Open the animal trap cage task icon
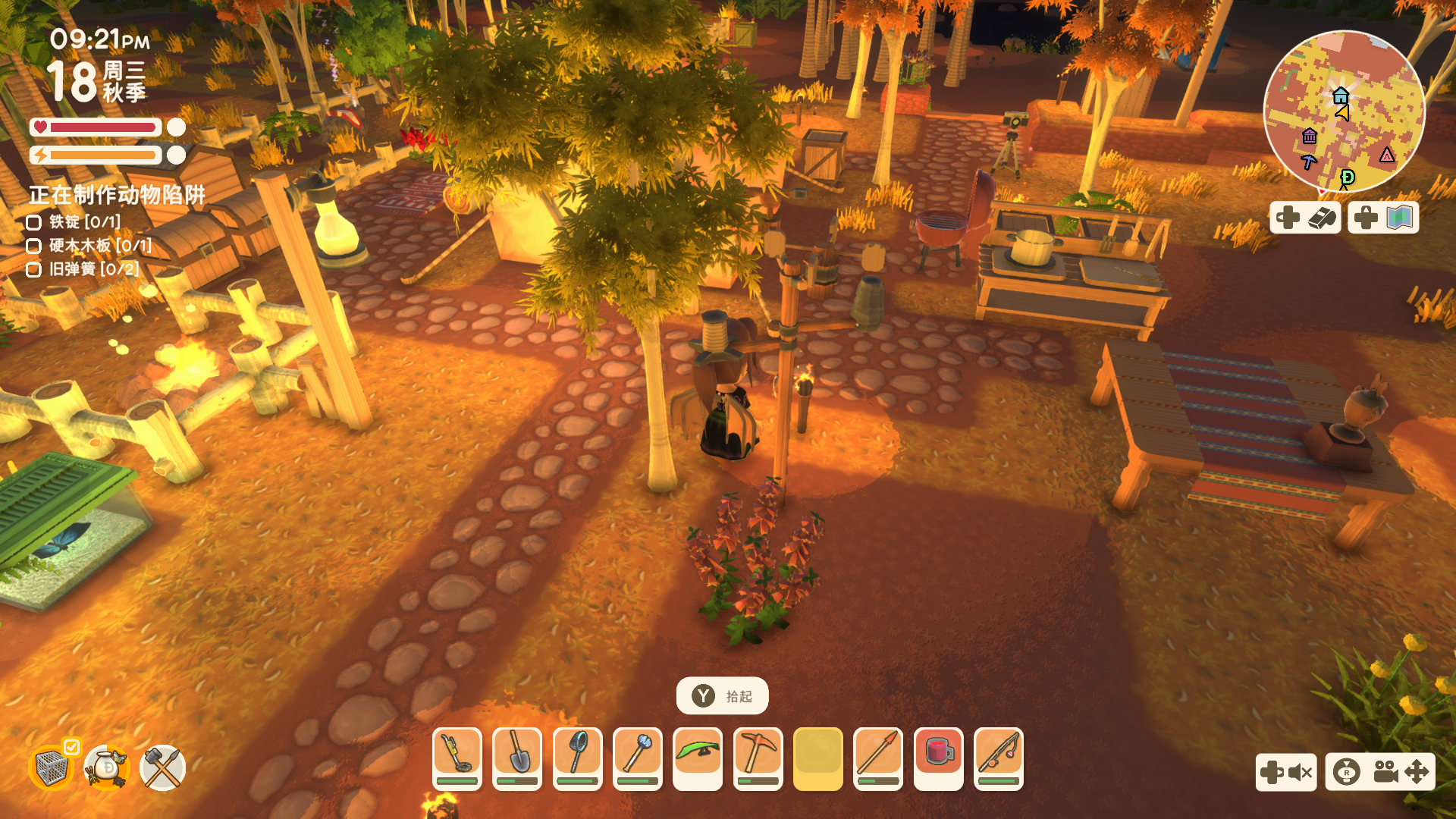The width and height of the screenshot is (1456, 819). point(52,767)
